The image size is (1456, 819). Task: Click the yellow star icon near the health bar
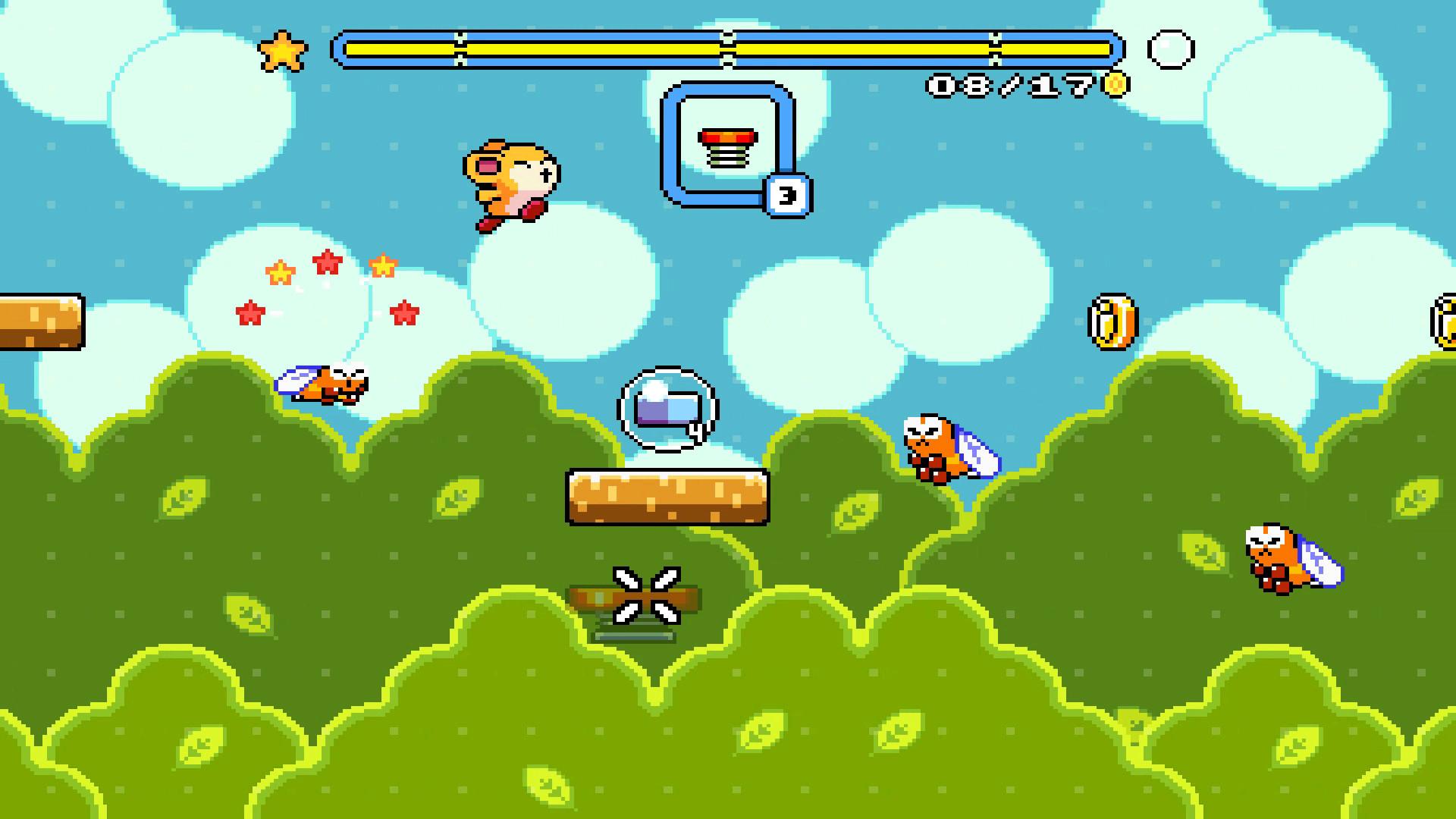coord(284,52)
